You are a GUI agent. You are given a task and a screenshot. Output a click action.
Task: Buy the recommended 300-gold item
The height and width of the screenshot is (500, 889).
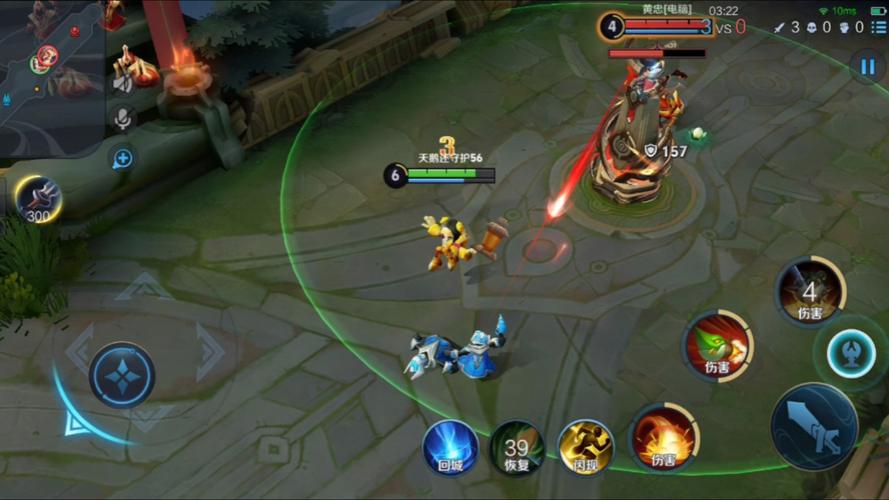39,198
